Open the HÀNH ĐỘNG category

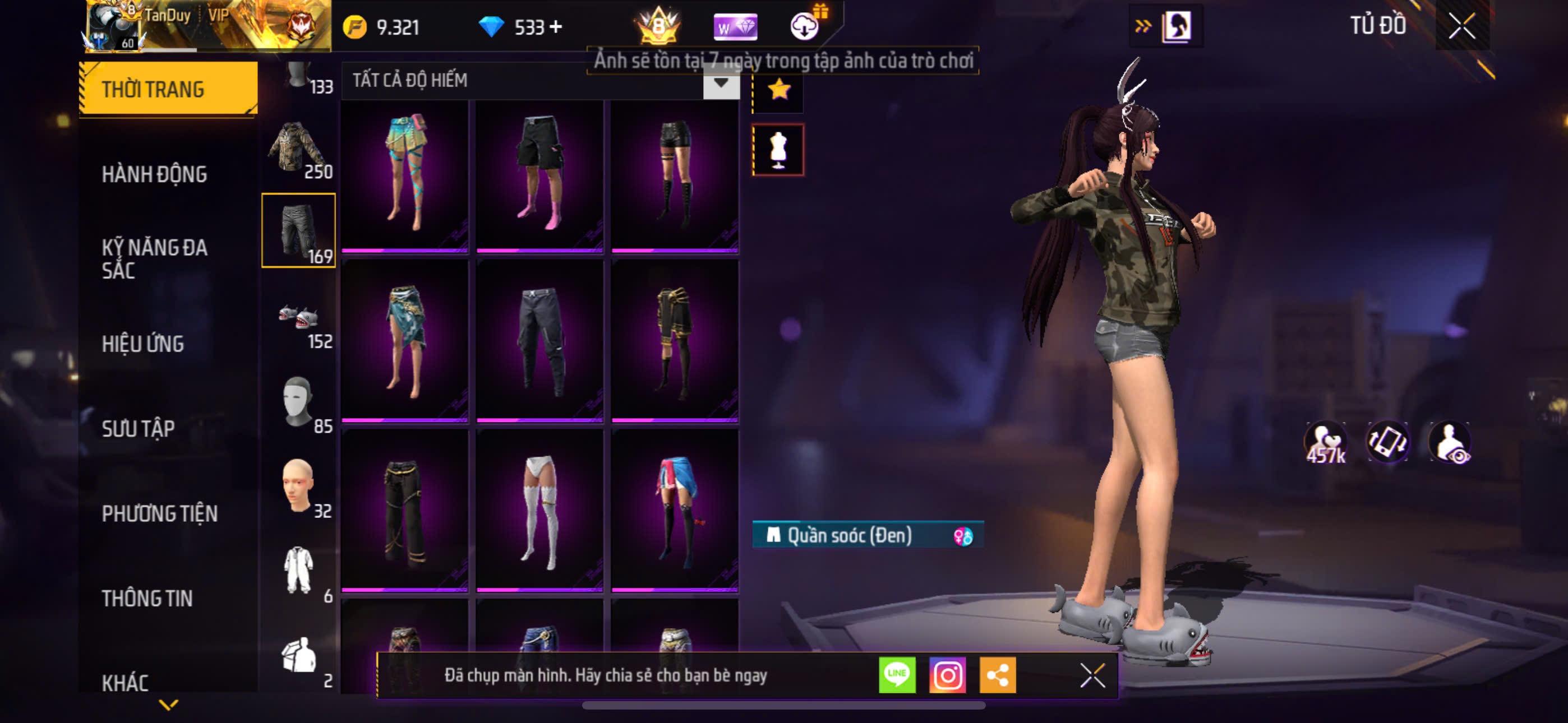(155, 175)
